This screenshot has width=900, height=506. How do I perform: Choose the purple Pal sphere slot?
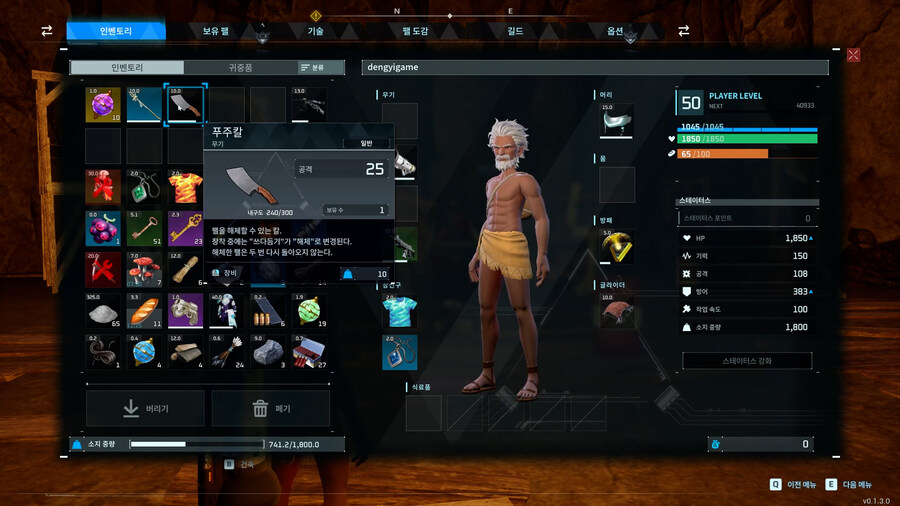click(103, 104)
